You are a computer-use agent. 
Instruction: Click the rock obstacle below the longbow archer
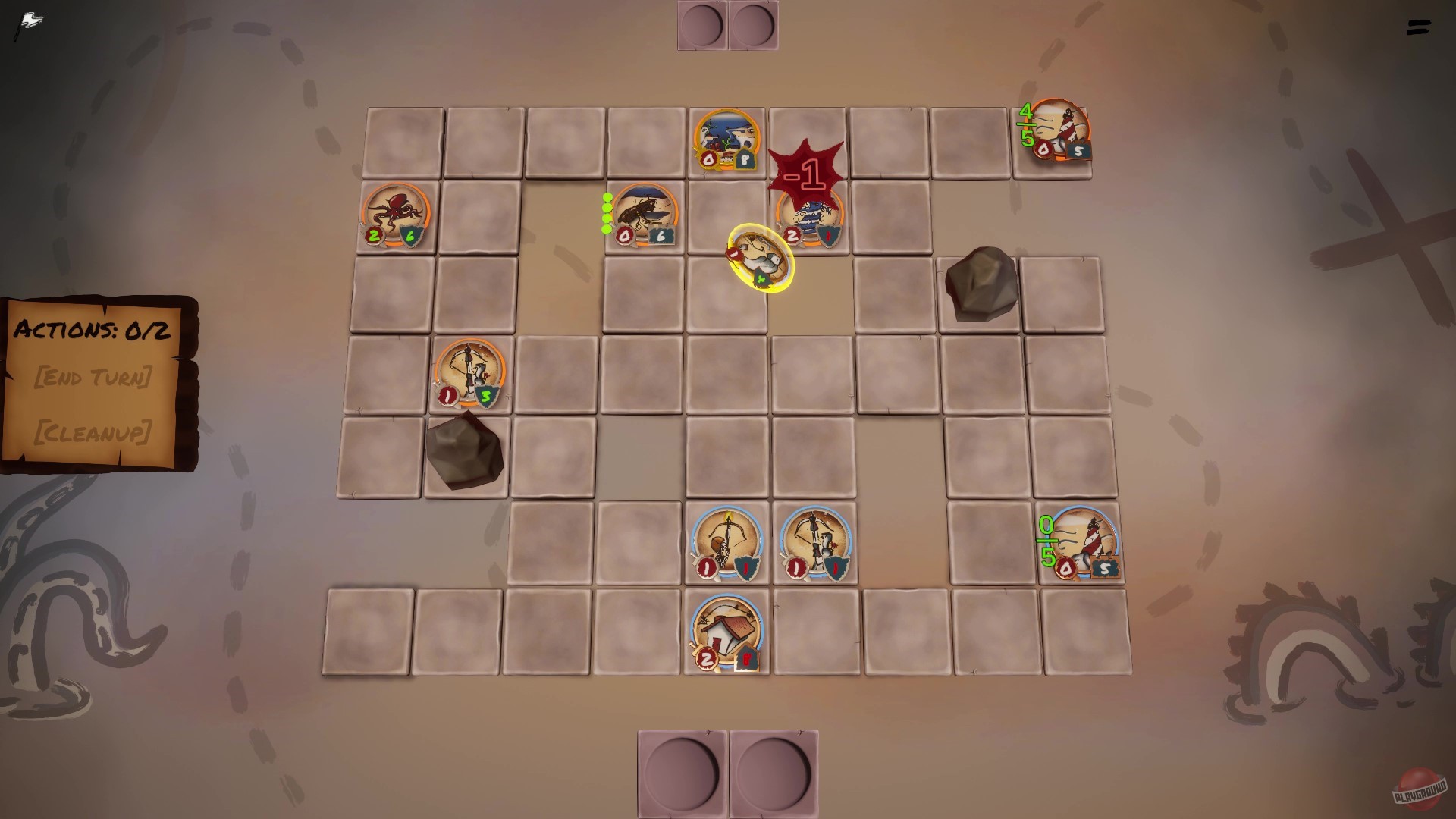[x=466, y=451]
